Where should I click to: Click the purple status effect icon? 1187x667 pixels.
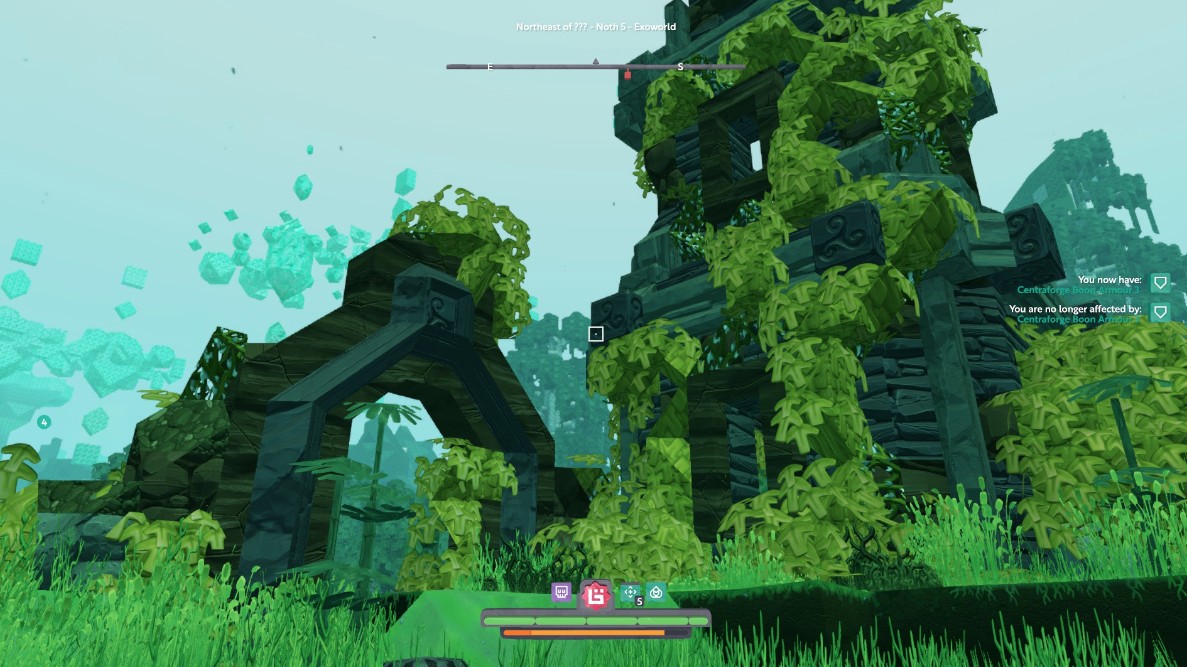(x=562, y=593)
